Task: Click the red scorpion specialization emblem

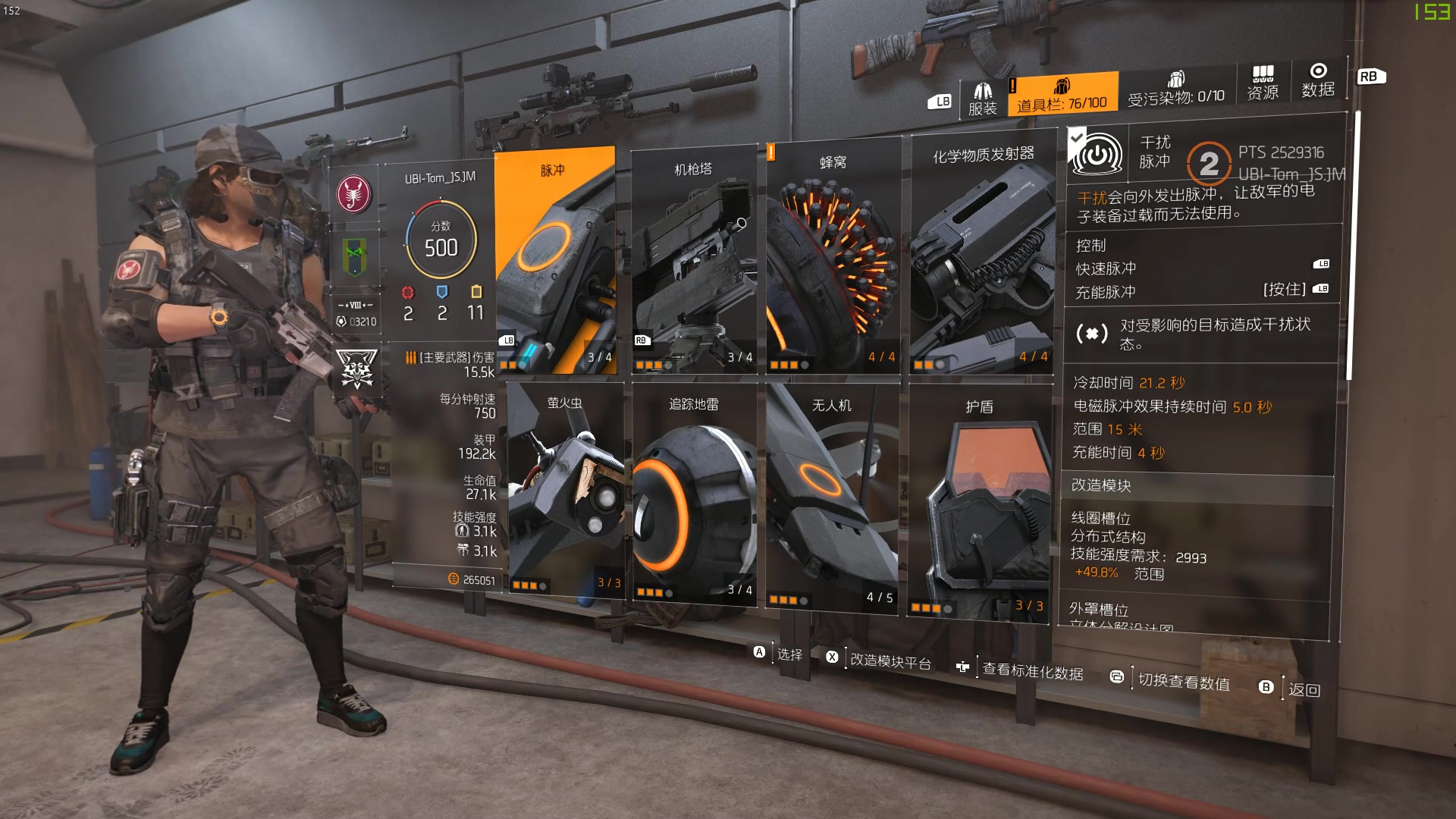Action: [x=354, y=193]
